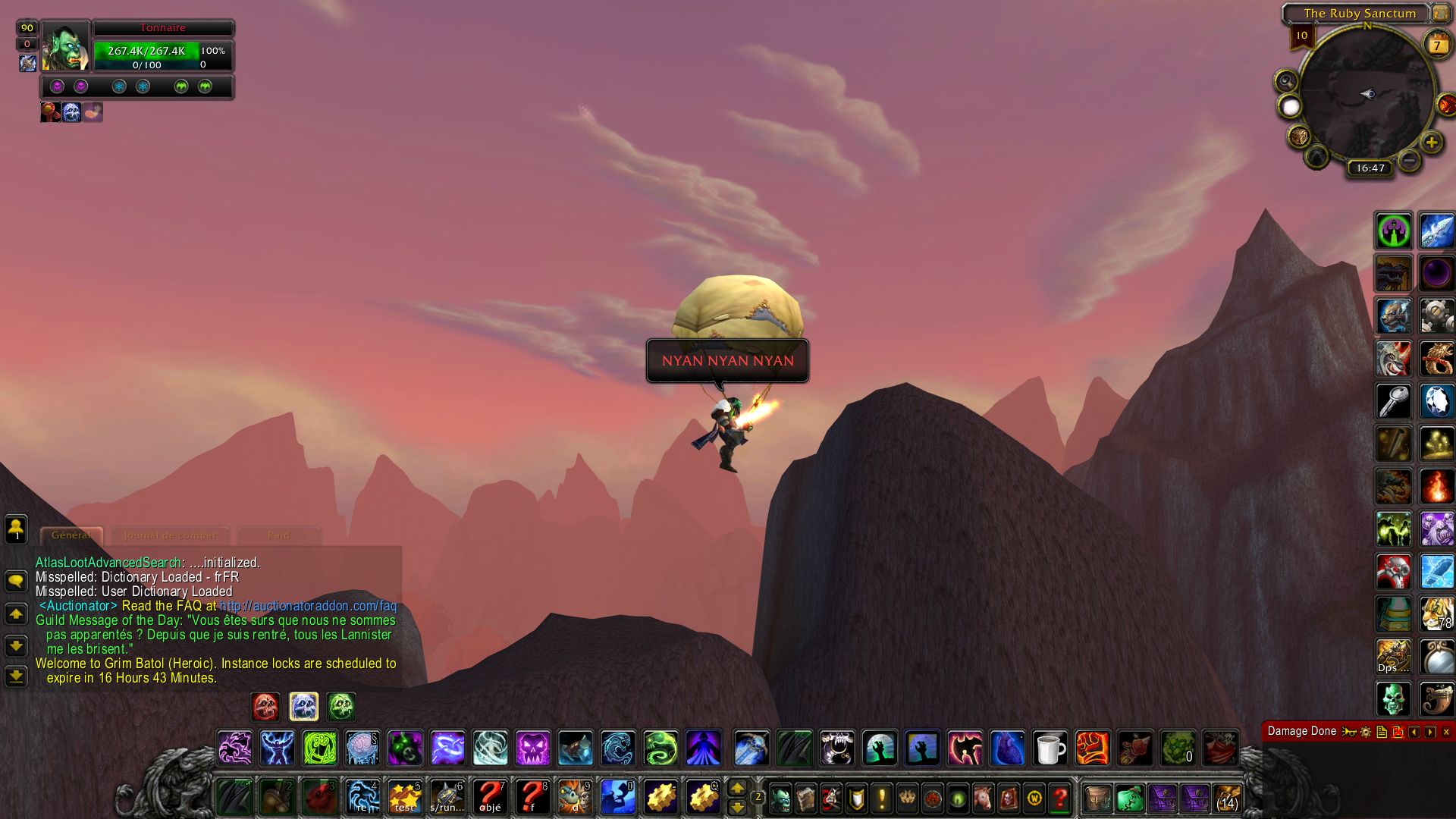
Task: Open the world map button beside The Ruby Sanctum
Action: coord(1440,14)
